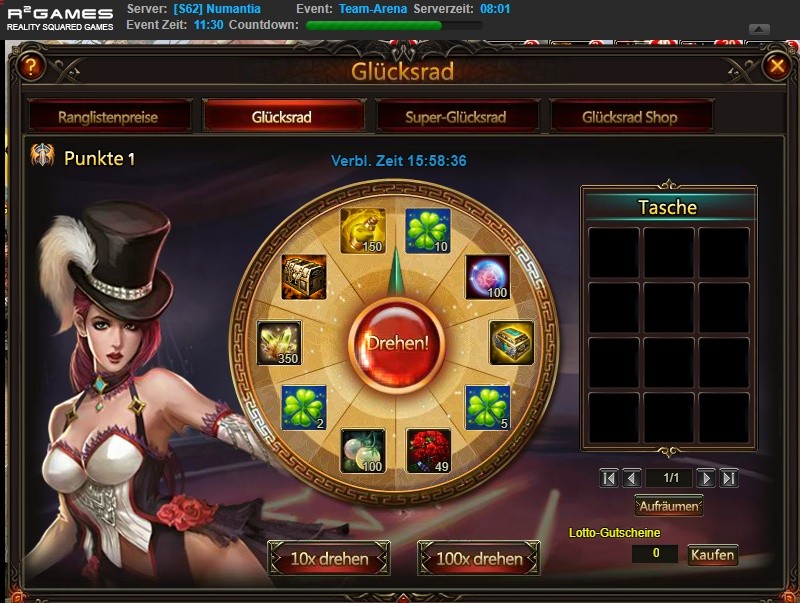Jump to the last bag page
The height and width of the screenshot is (603, 800).
tap(729, 479)
